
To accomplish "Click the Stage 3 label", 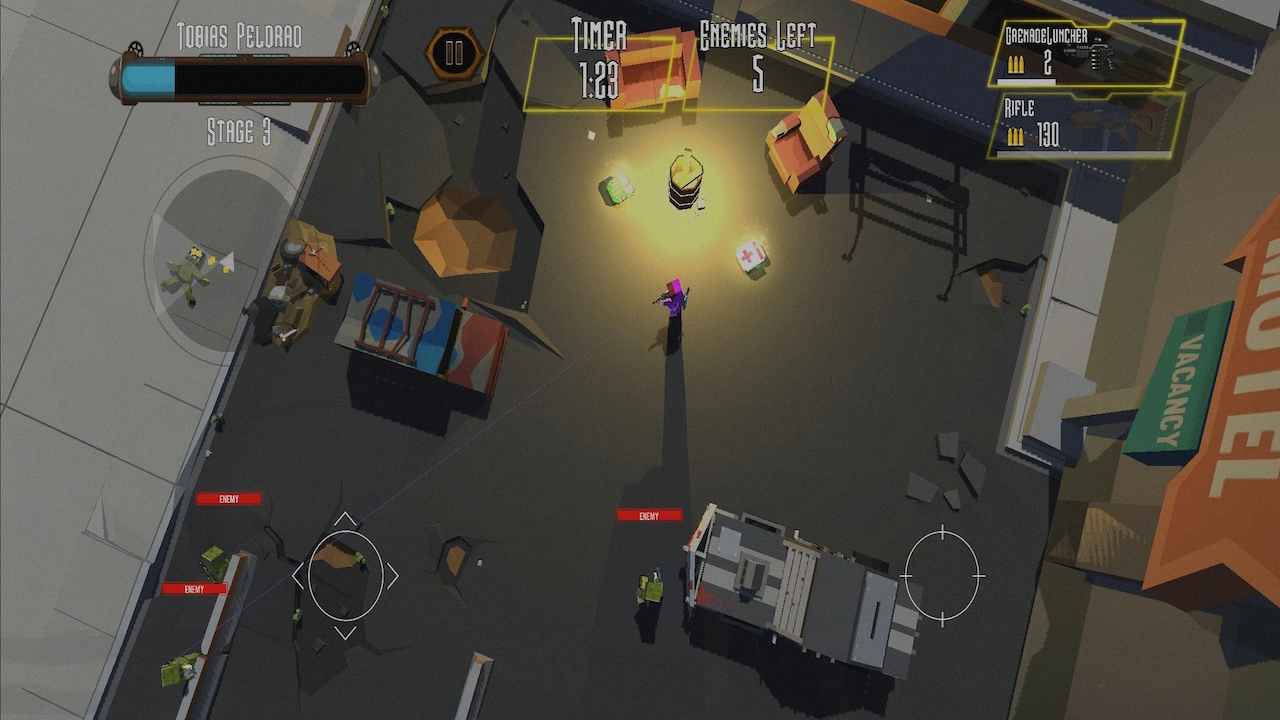I will tap(239, 129).
